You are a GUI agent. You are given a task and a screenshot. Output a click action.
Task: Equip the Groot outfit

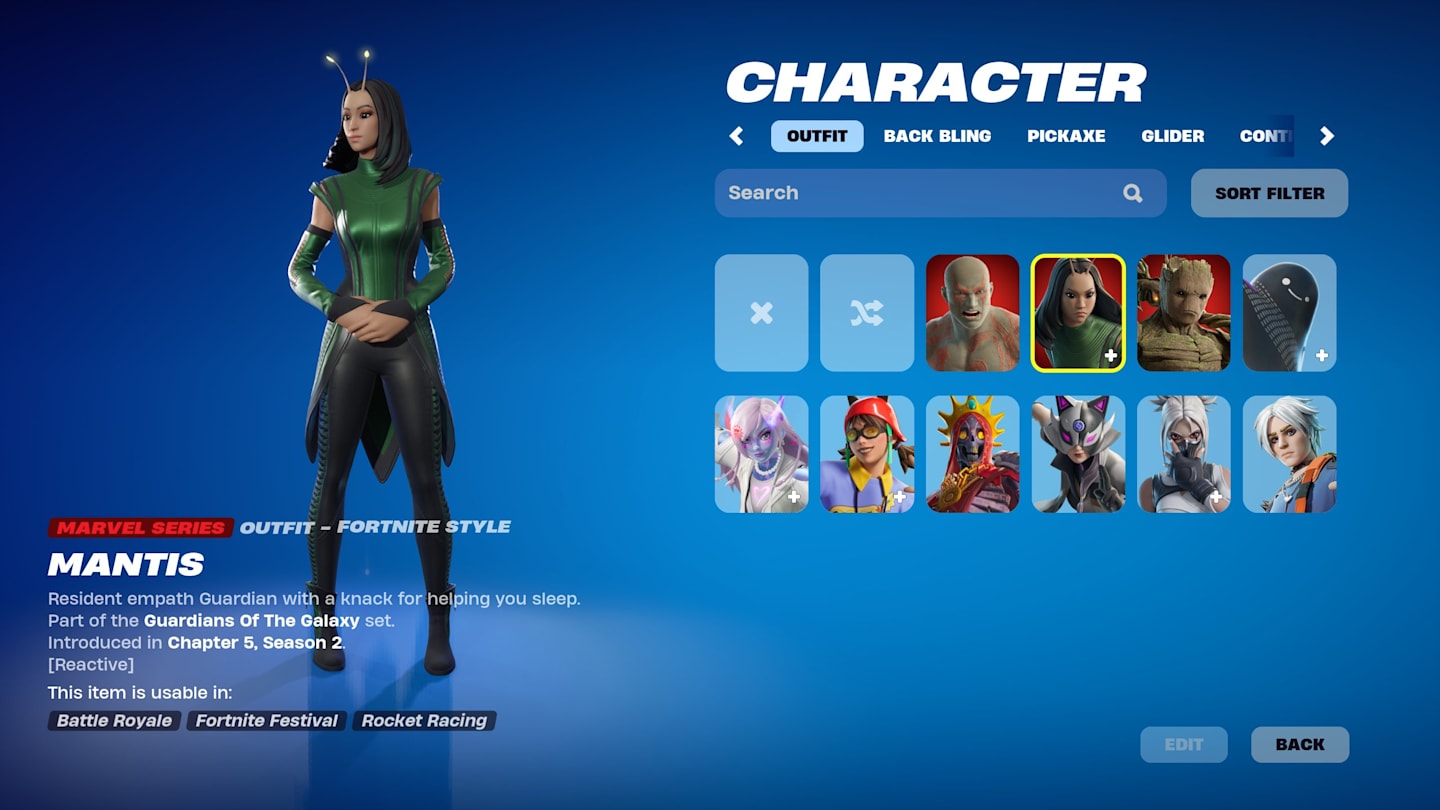[1184, 313]
